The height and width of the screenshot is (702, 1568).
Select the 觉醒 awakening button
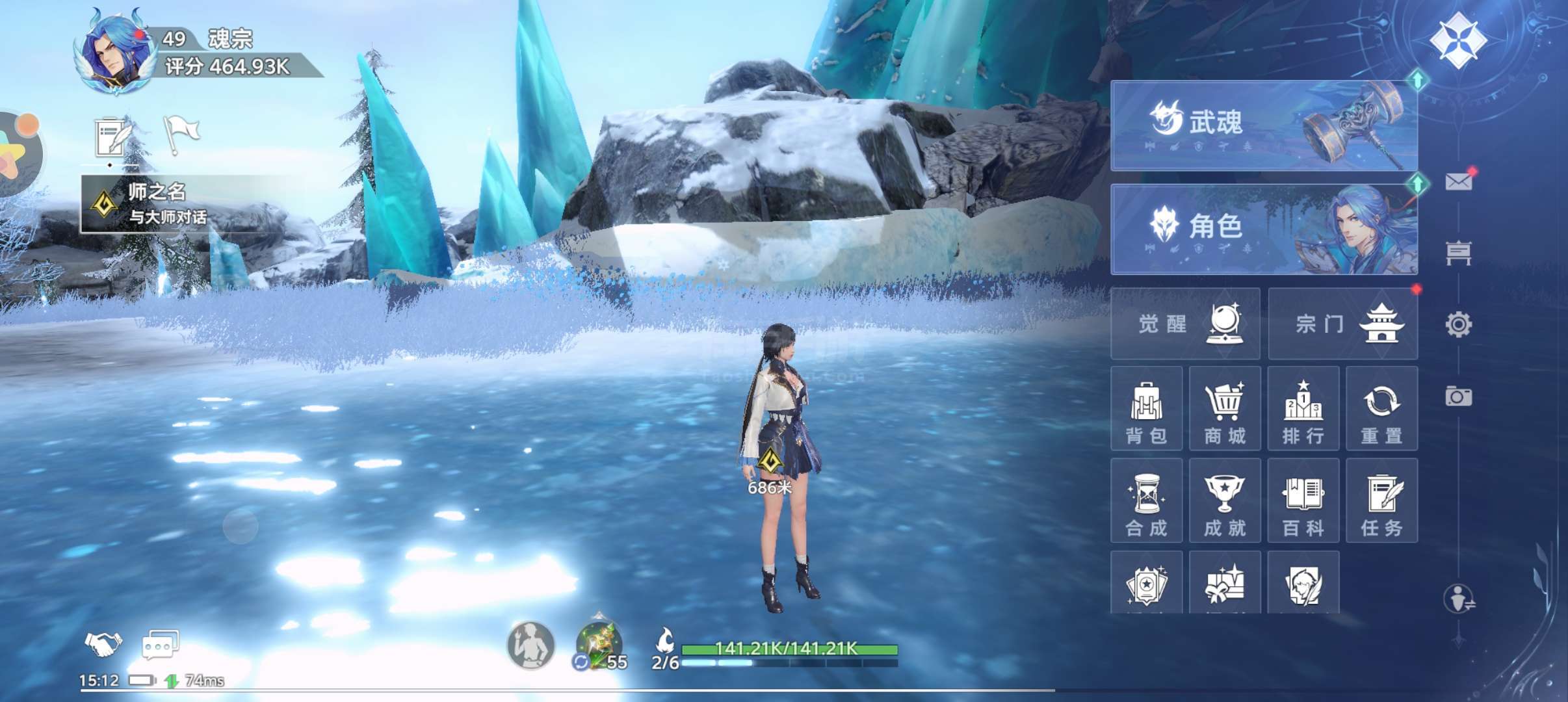[1185, 324]
